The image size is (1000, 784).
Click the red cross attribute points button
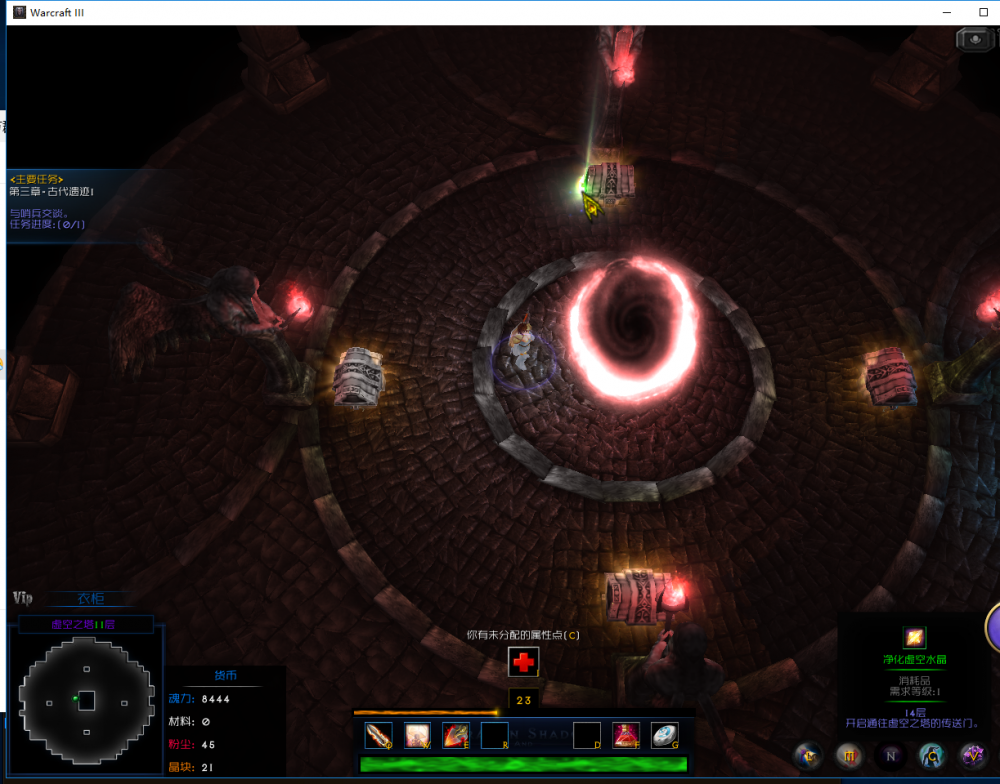[x=523, y=661]
